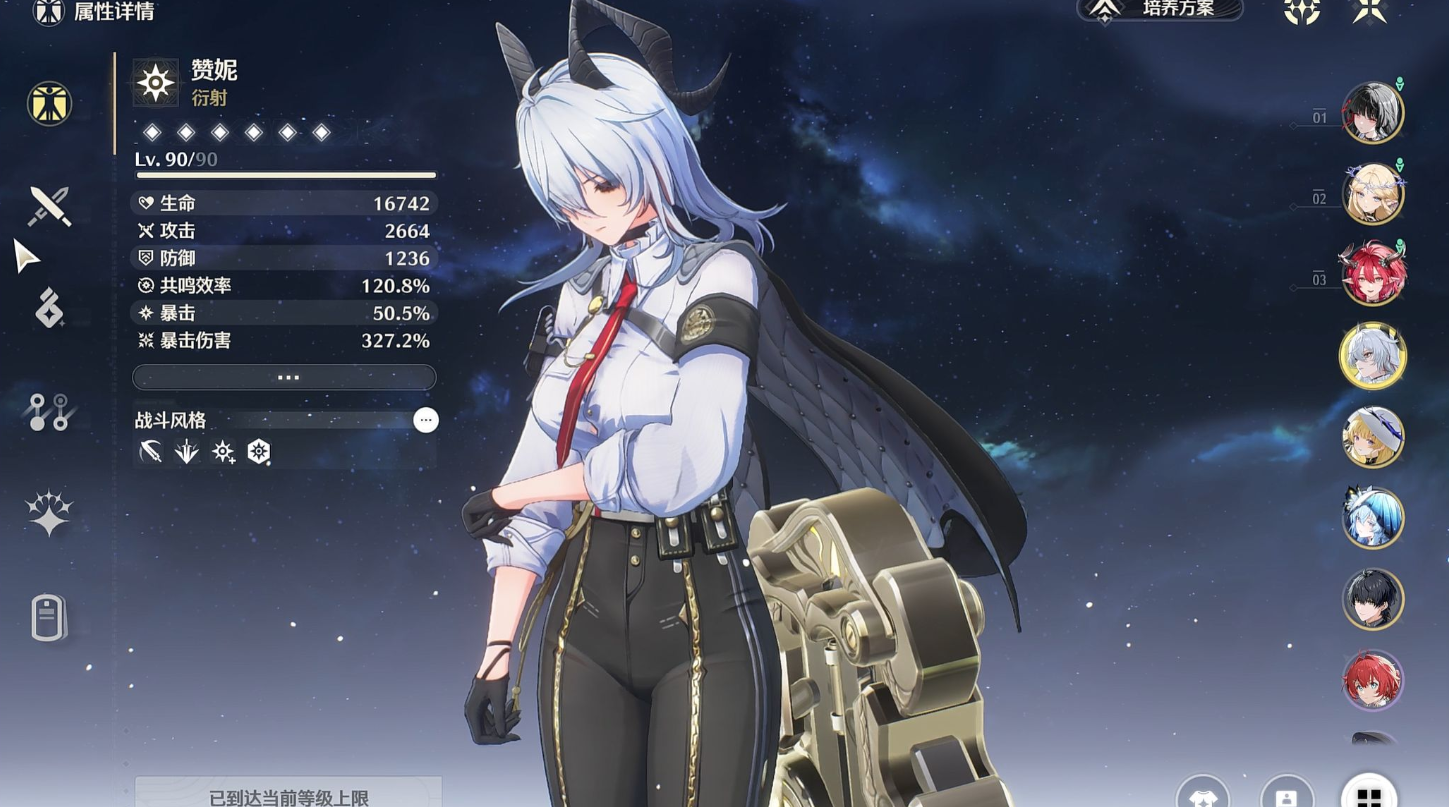Close the screen with the X icon
This screenshot has width=1449, height=807.
(1369, 9)
